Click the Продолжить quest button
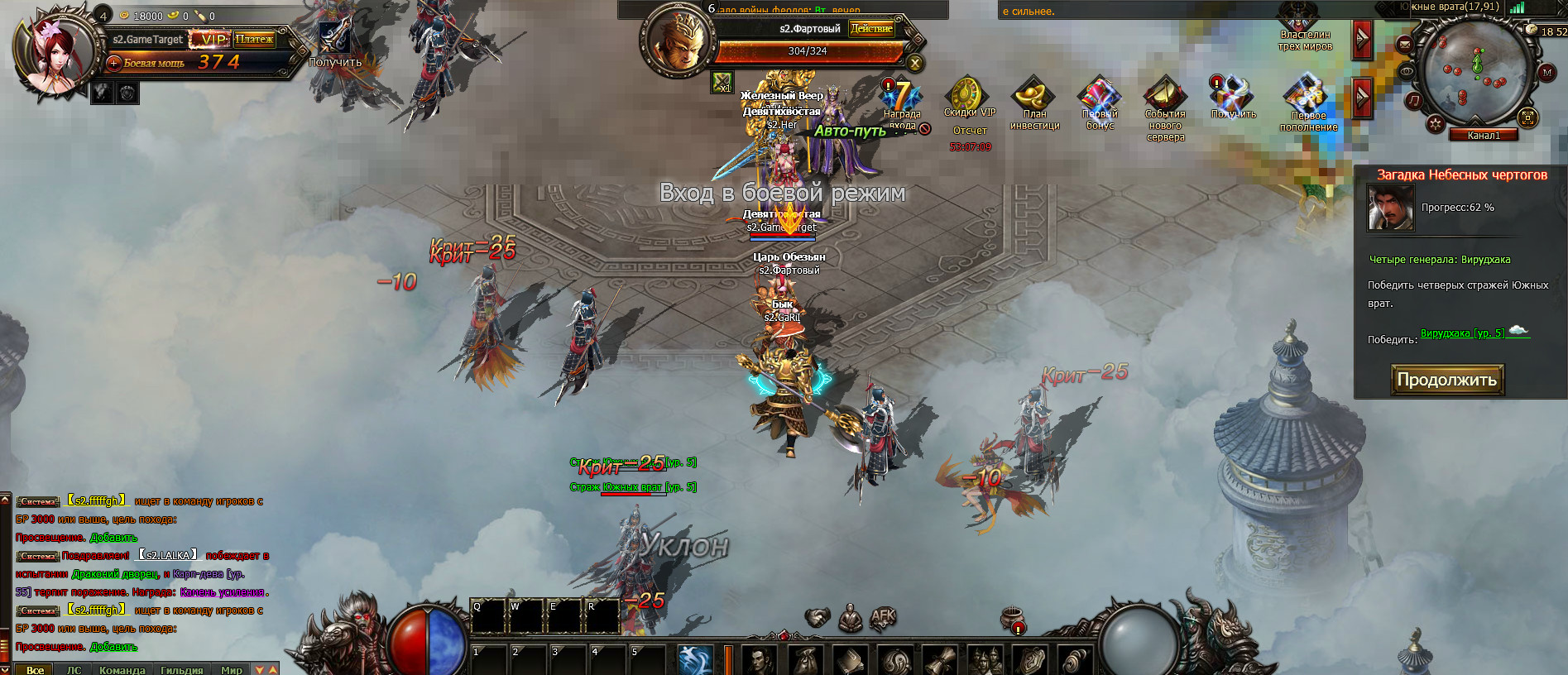1568x675 pixels. [1446, 380]
